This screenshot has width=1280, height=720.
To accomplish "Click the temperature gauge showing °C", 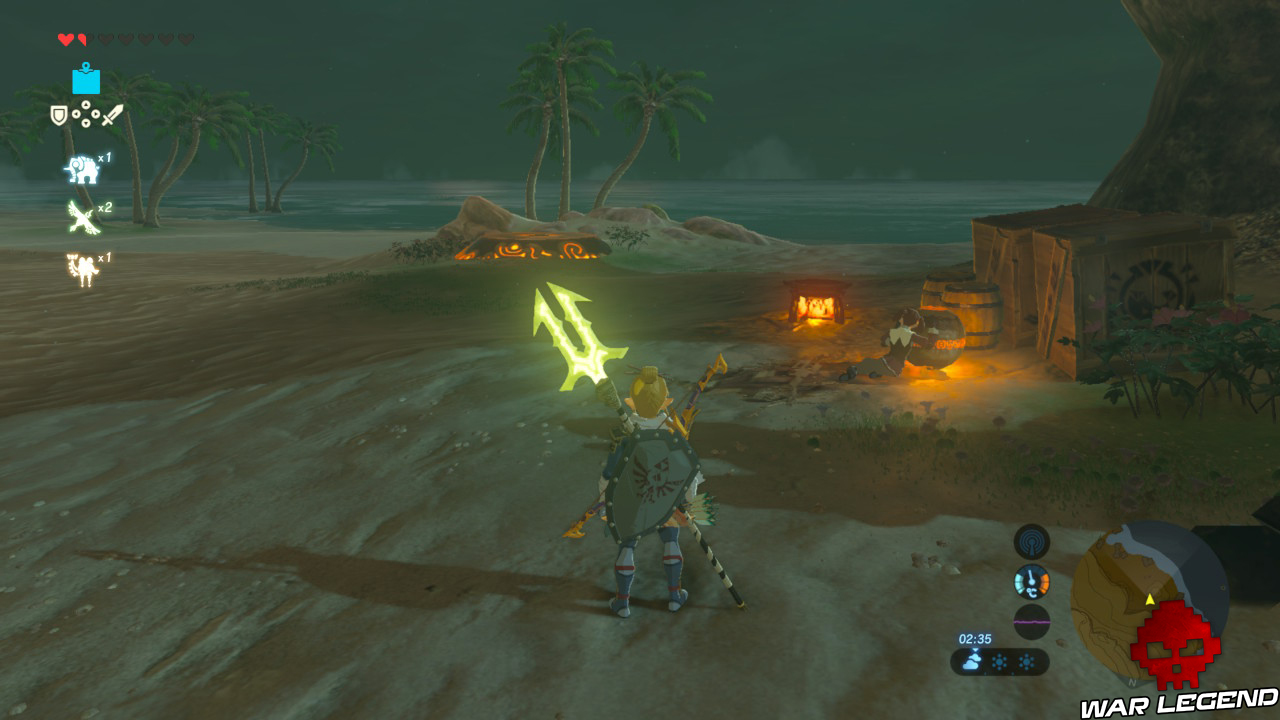I will coord(1031,581).
